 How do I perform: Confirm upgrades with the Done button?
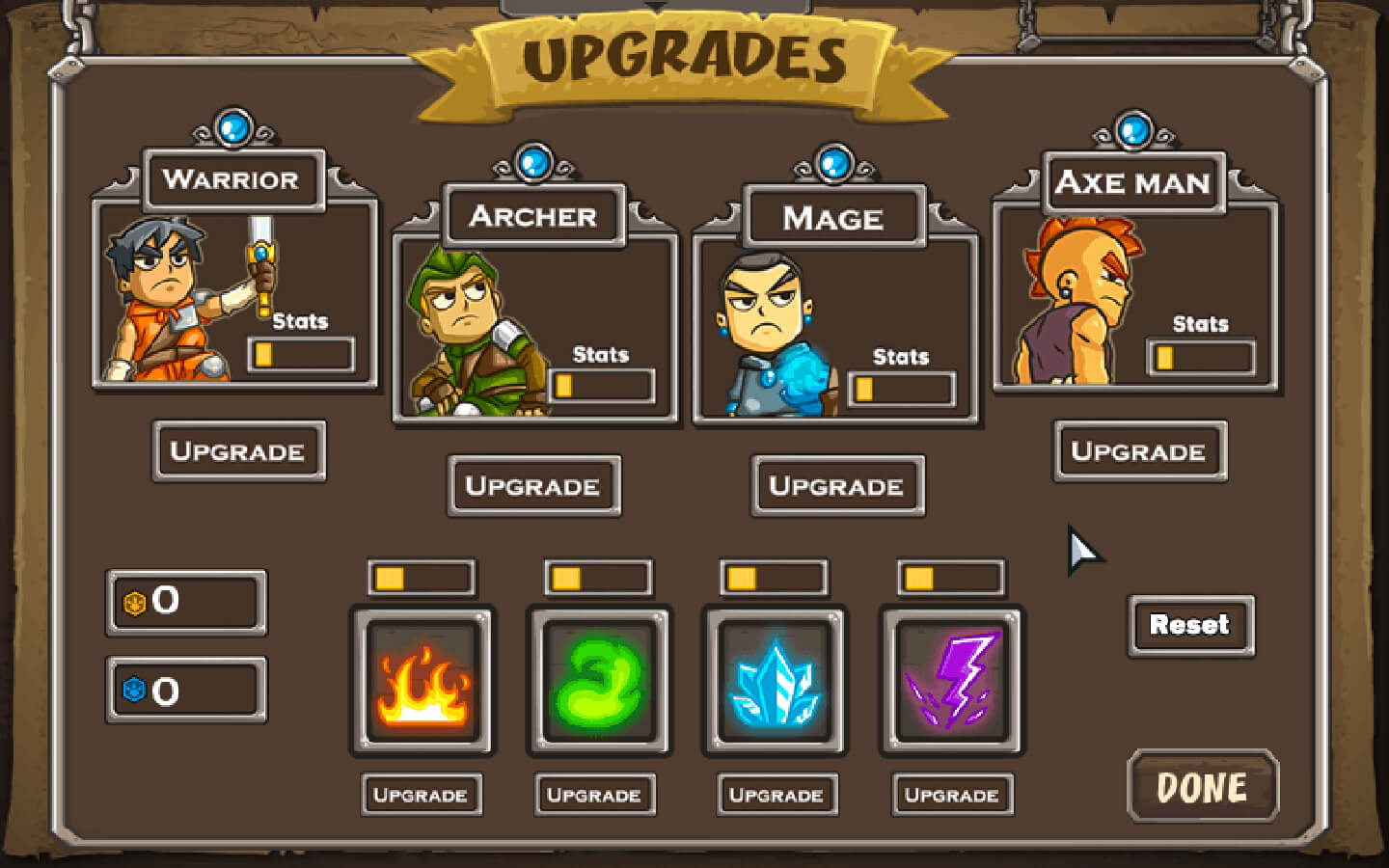tap(1202, 787)
